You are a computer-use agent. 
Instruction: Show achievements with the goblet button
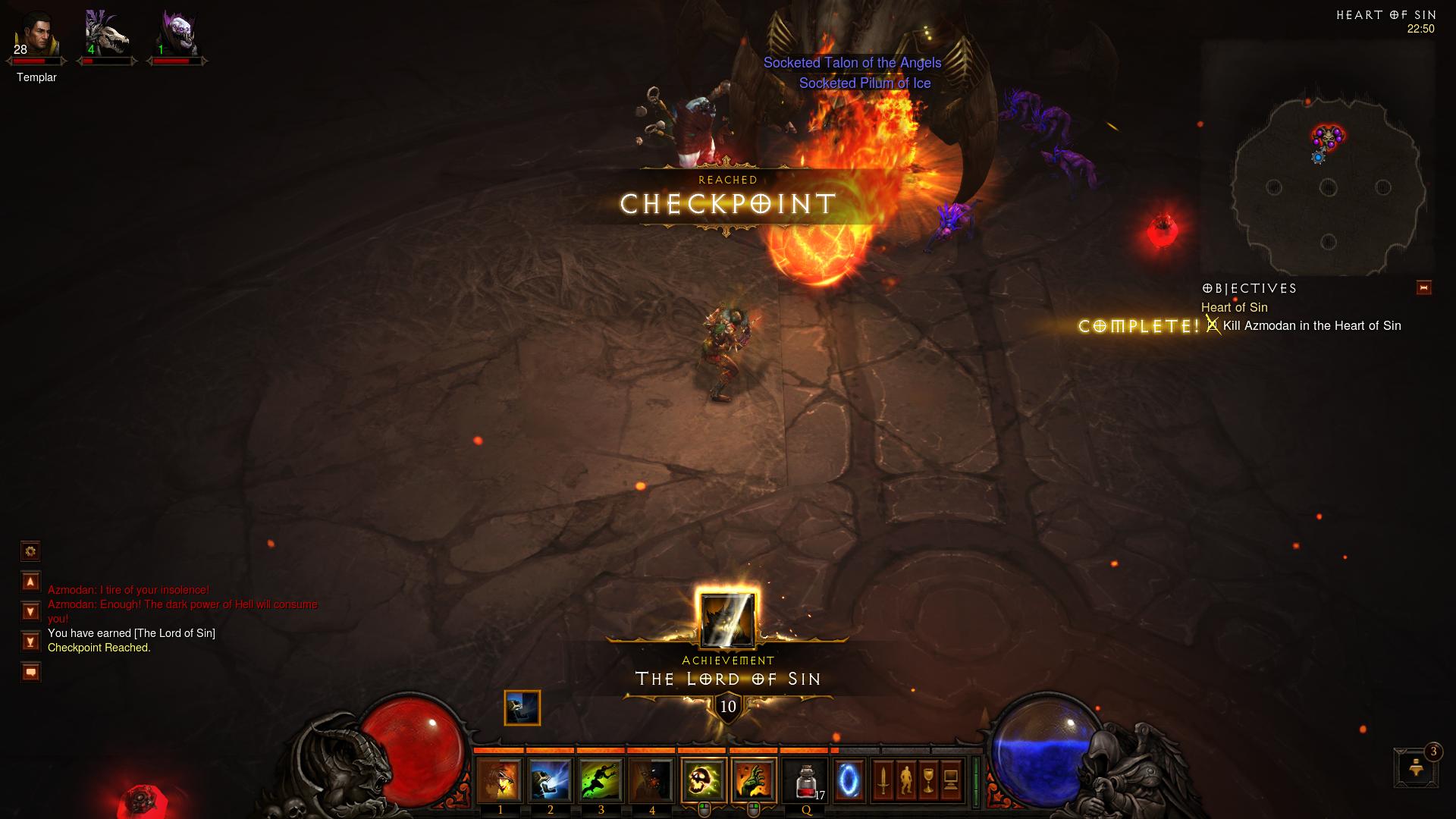(x=928, y=781)
